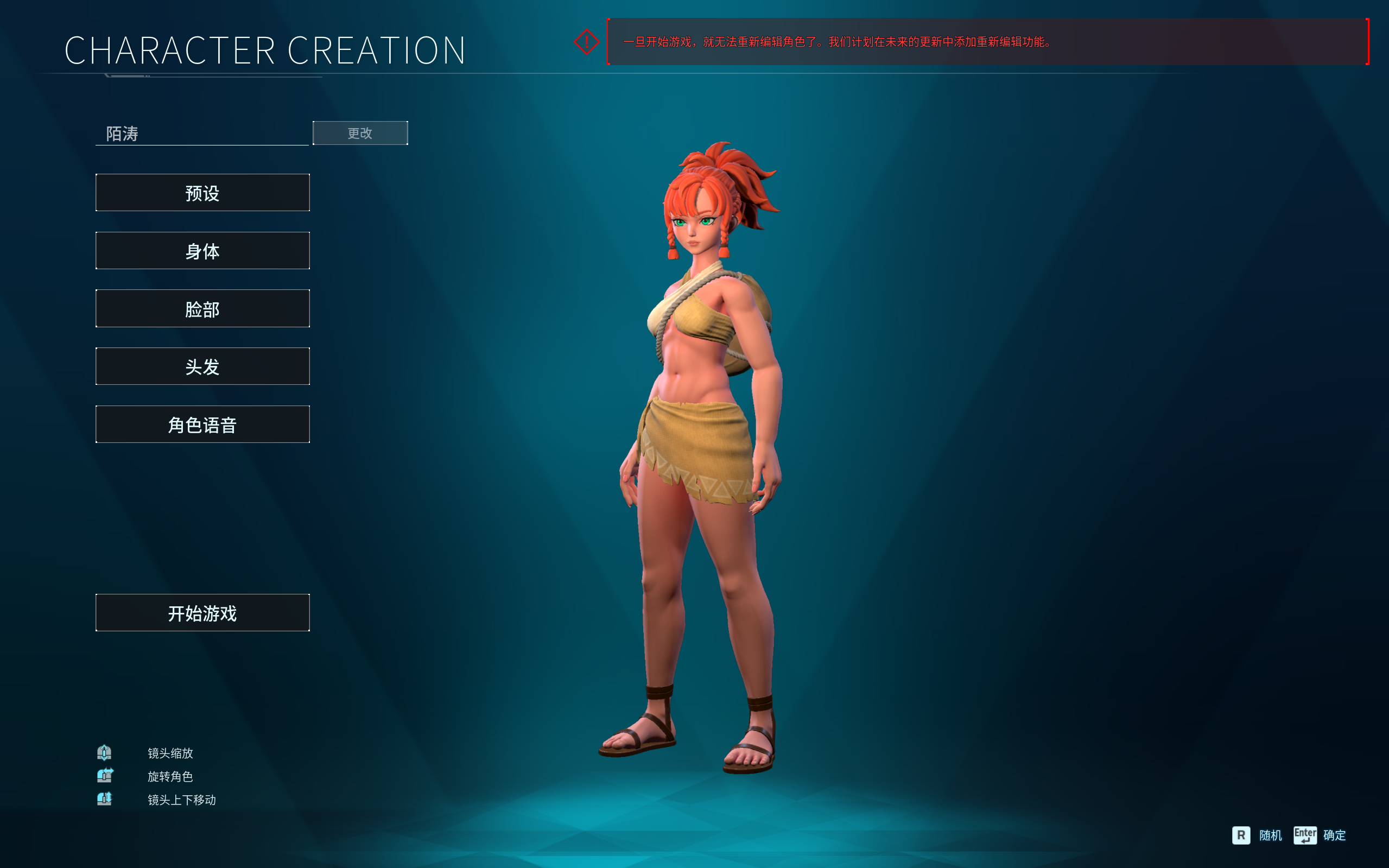Select the character name field 陌涛
Viewport: 1389px width, 868px height.
point(201,134)
